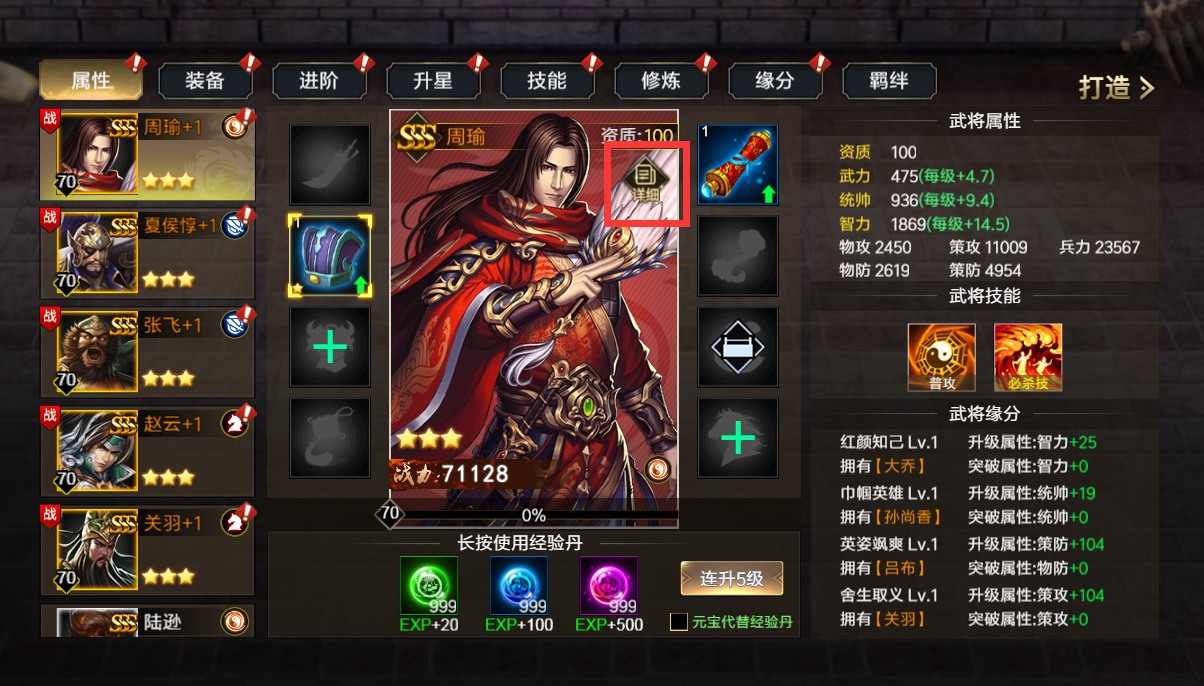Choose hero 张飞 in the roster
The width and height of the screenshot is (1204, 686).
click(x=147, y=352)
